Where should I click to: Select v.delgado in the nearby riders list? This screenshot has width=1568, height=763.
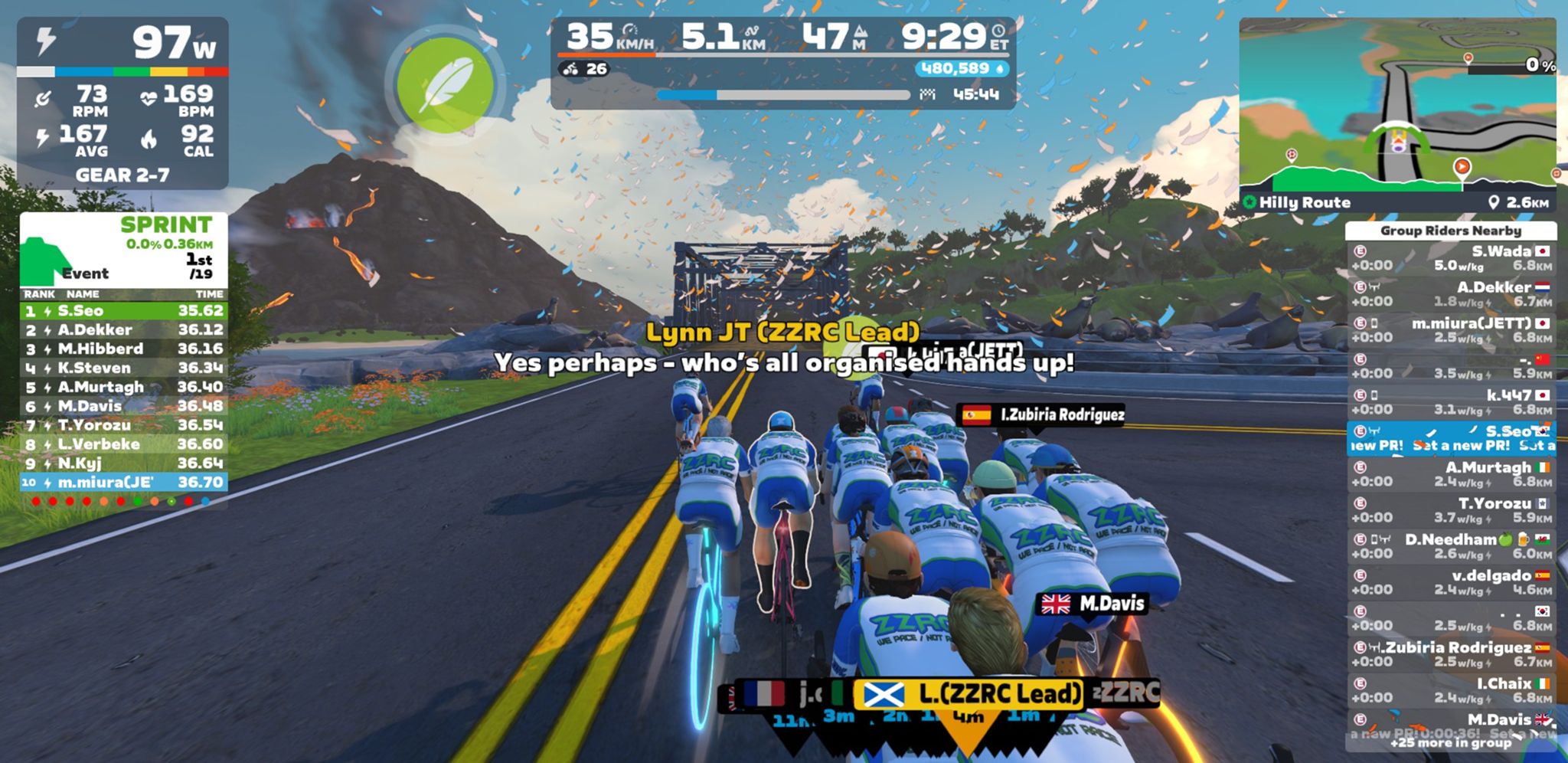(1451, 582)
